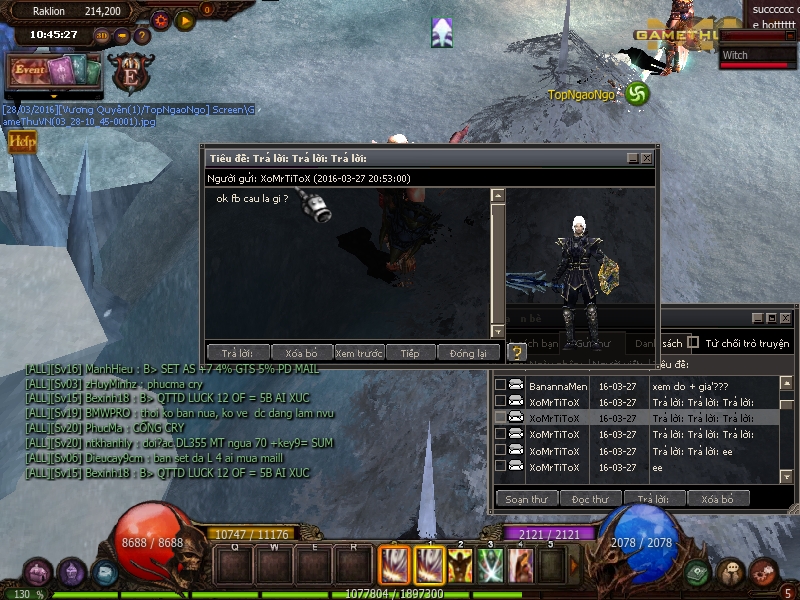Viewport: 800px width, 600px height.
Task: Choose Xem trước in the open letter
Action: click(359, 353)
